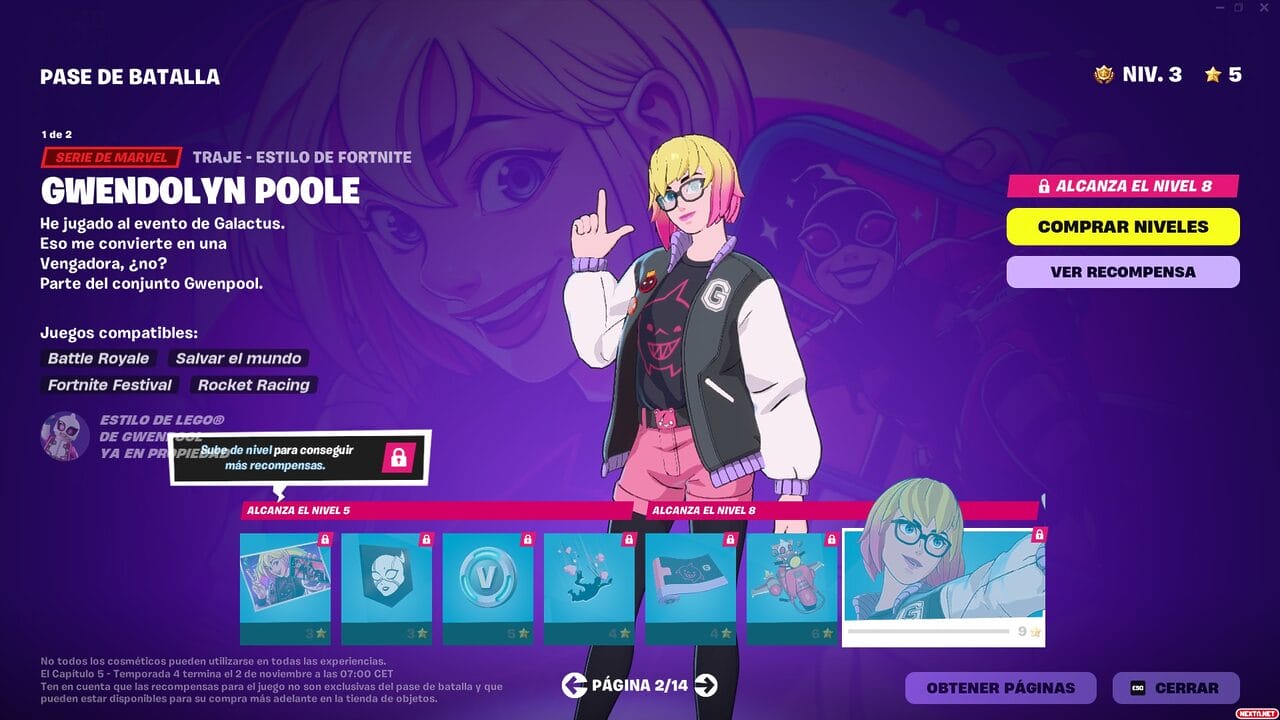
Task: Click the left page navigation arrow
Action: [x=574, y=687]
